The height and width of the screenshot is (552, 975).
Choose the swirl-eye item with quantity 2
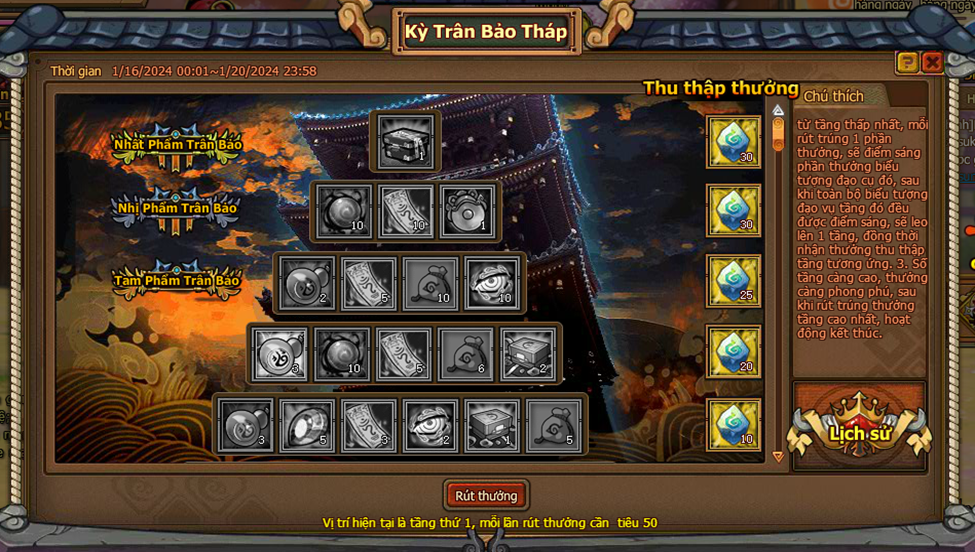(431, 425)
